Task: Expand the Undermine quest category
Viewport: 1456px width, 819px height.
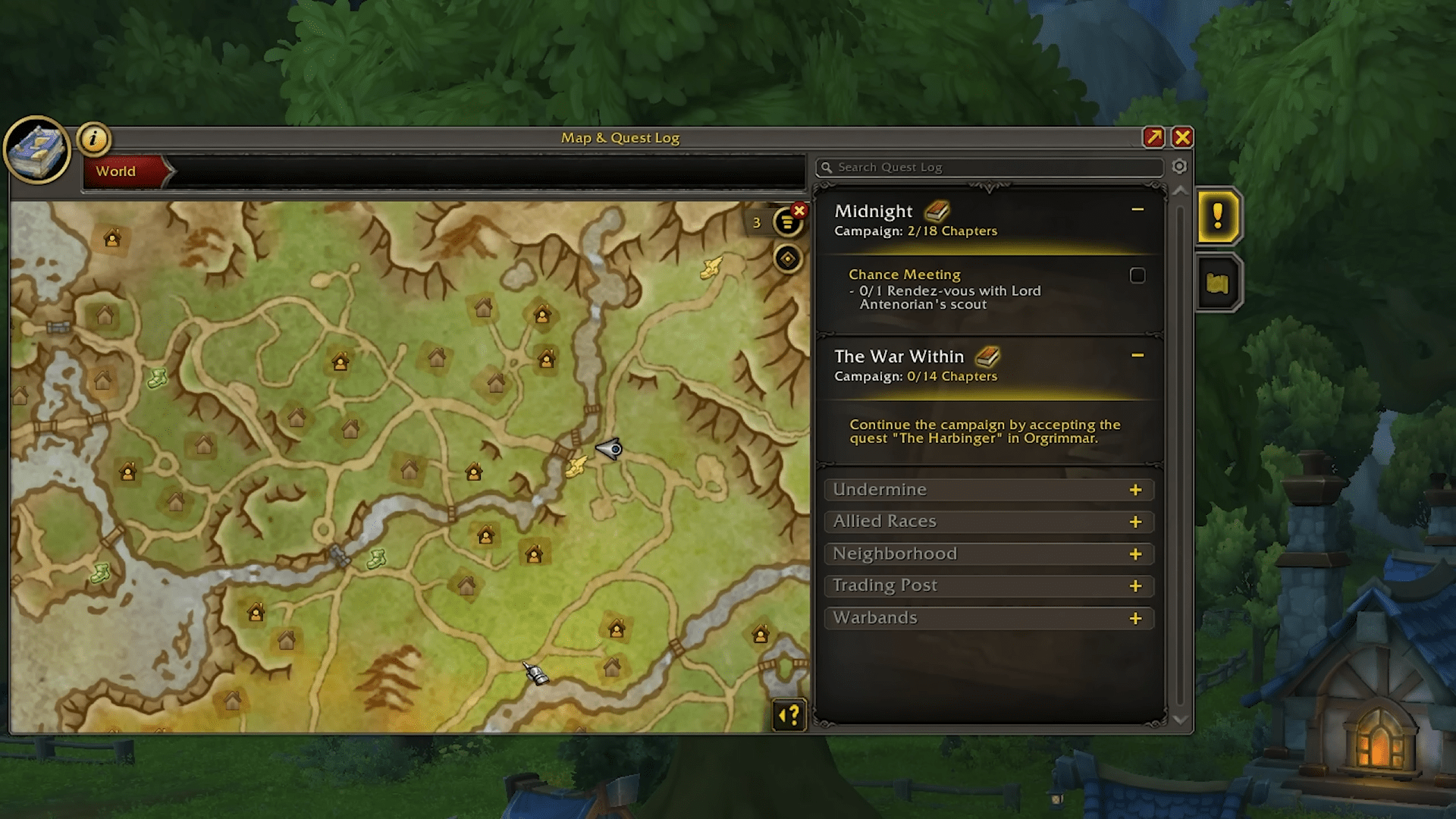Action: [988, 490]
